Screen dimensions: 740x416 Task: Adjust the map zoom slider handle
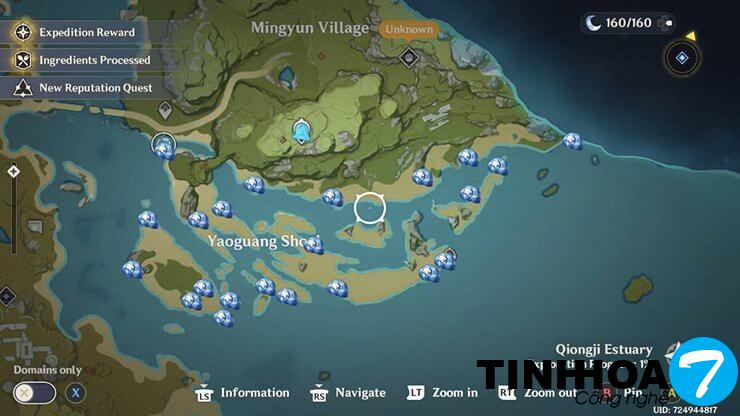(x=13, y=172)
